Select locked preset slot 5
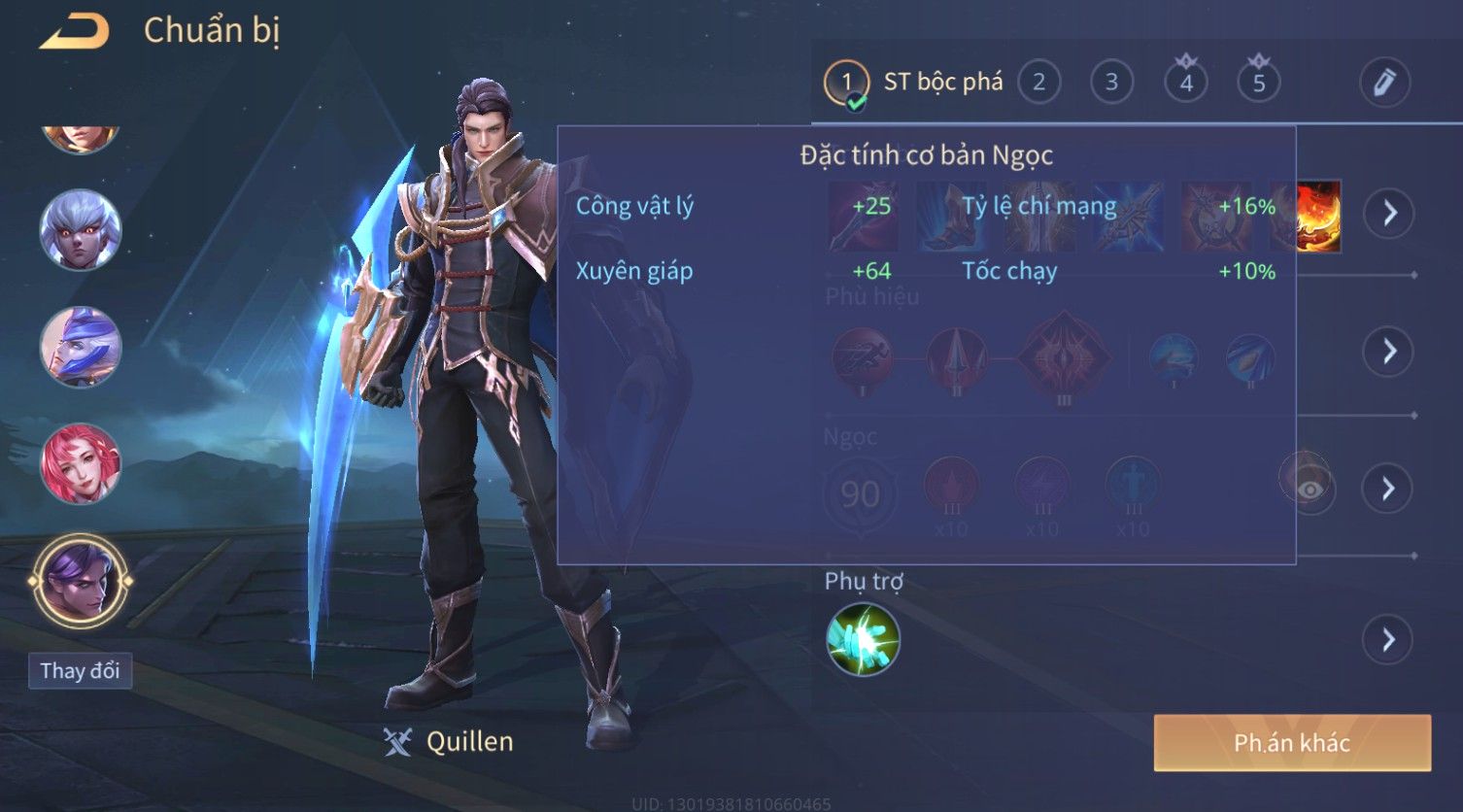The height and width of the screenshot is (812, 1463). point(1258,83)
